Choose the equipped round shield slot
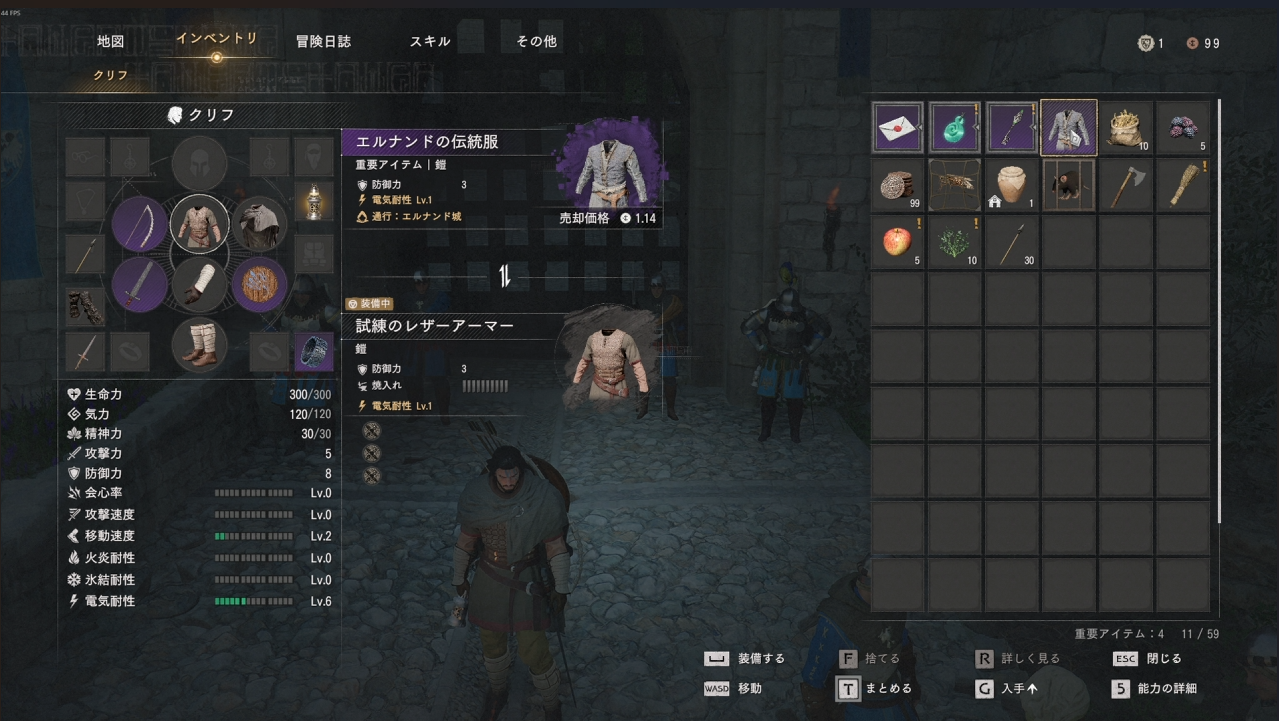The width and height of the screenshot is (1279, 721). click(x=260, y=284)
